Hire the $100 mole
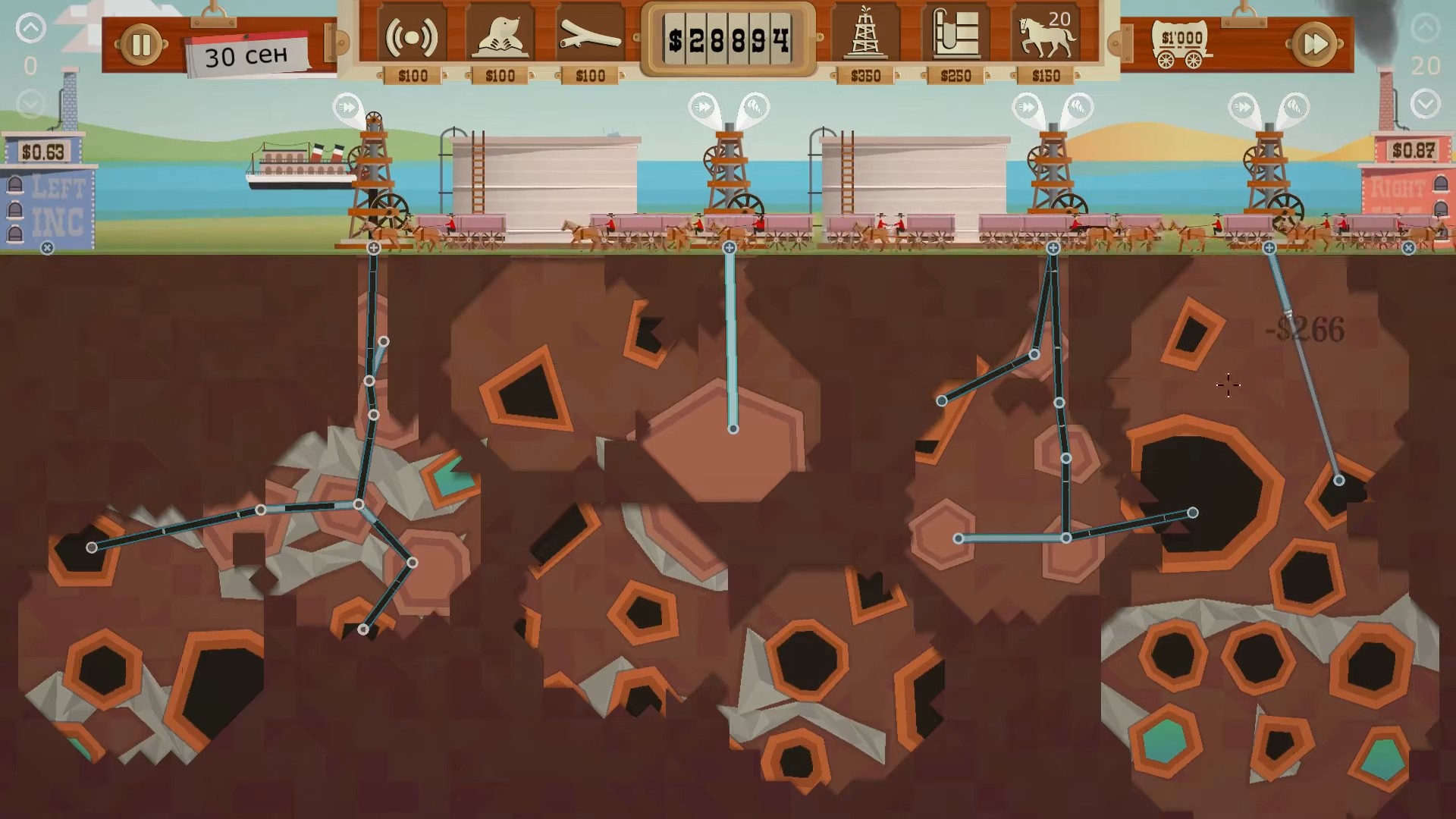This screenshot has height=819, width=1456. coord(500,36)
